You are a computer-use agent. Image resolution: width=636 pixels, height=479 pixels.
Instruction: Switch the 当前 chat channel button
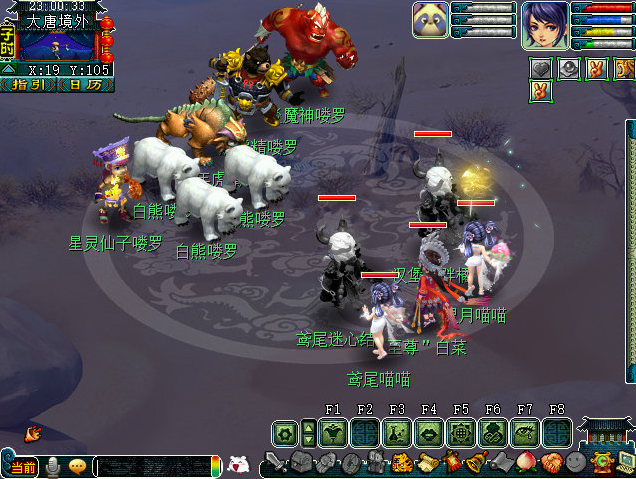(20, 468)
